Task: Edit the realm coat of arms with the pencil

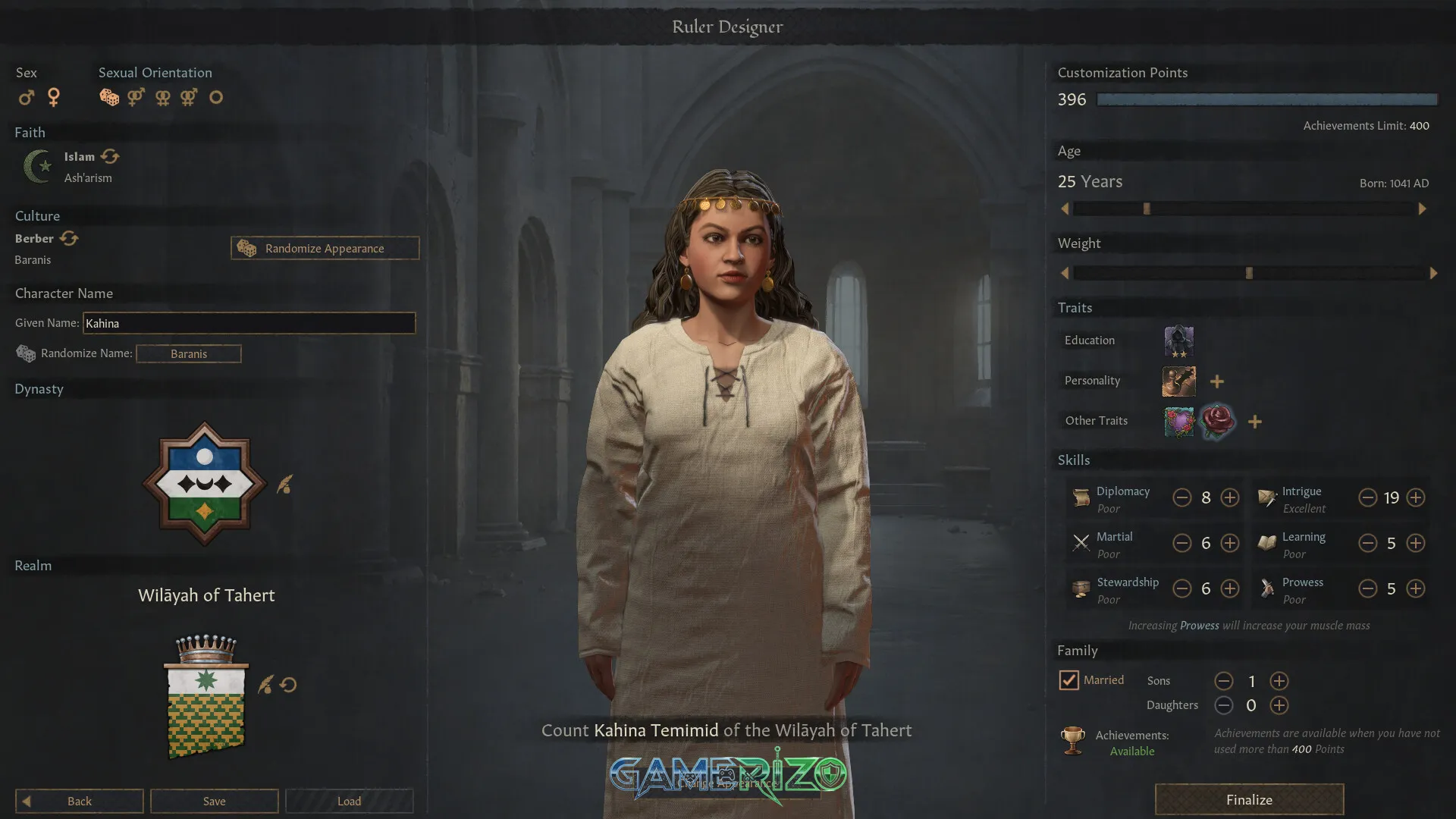Action: [x=265, y=684]
